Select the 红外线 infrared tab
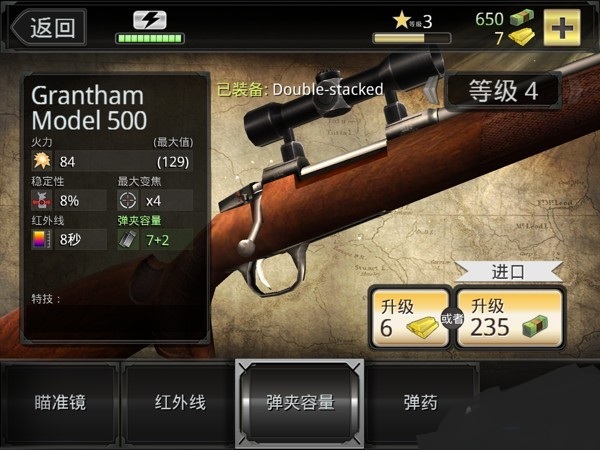The width and height of the screenshot is (600, 450). [179, 403]
